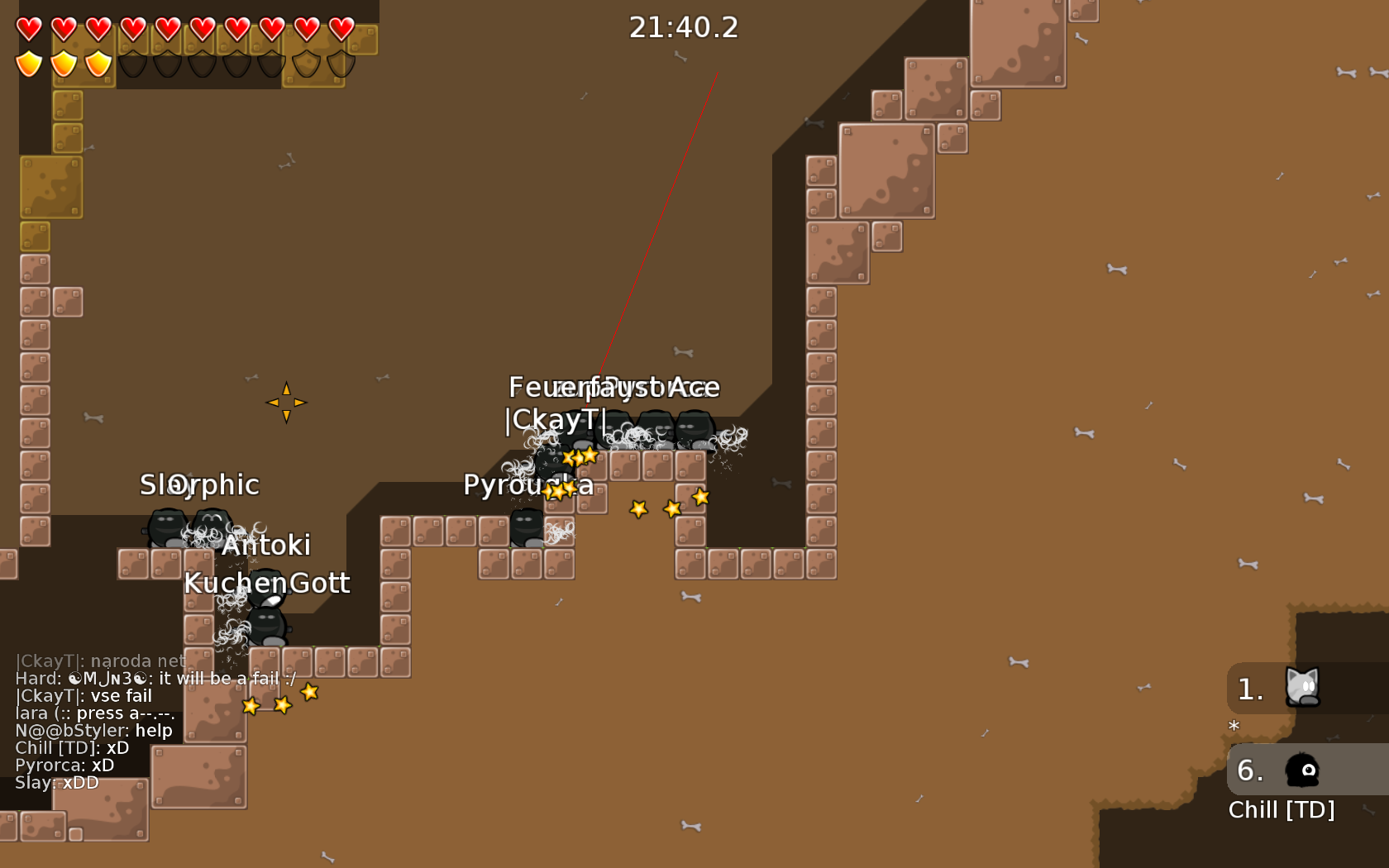
Task: Click the |CkayT| player name label
Action: pos(556,420)
